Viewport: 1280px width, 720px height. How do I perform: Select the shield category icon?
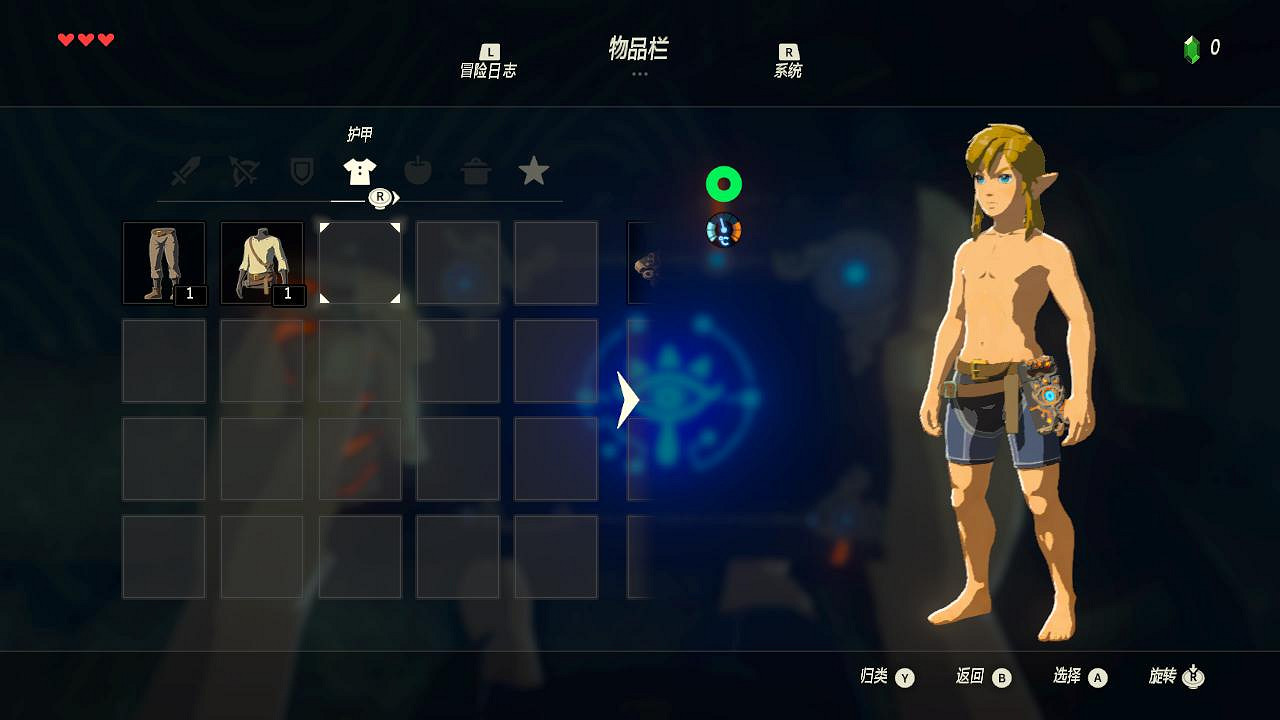[x=302, y=171]
